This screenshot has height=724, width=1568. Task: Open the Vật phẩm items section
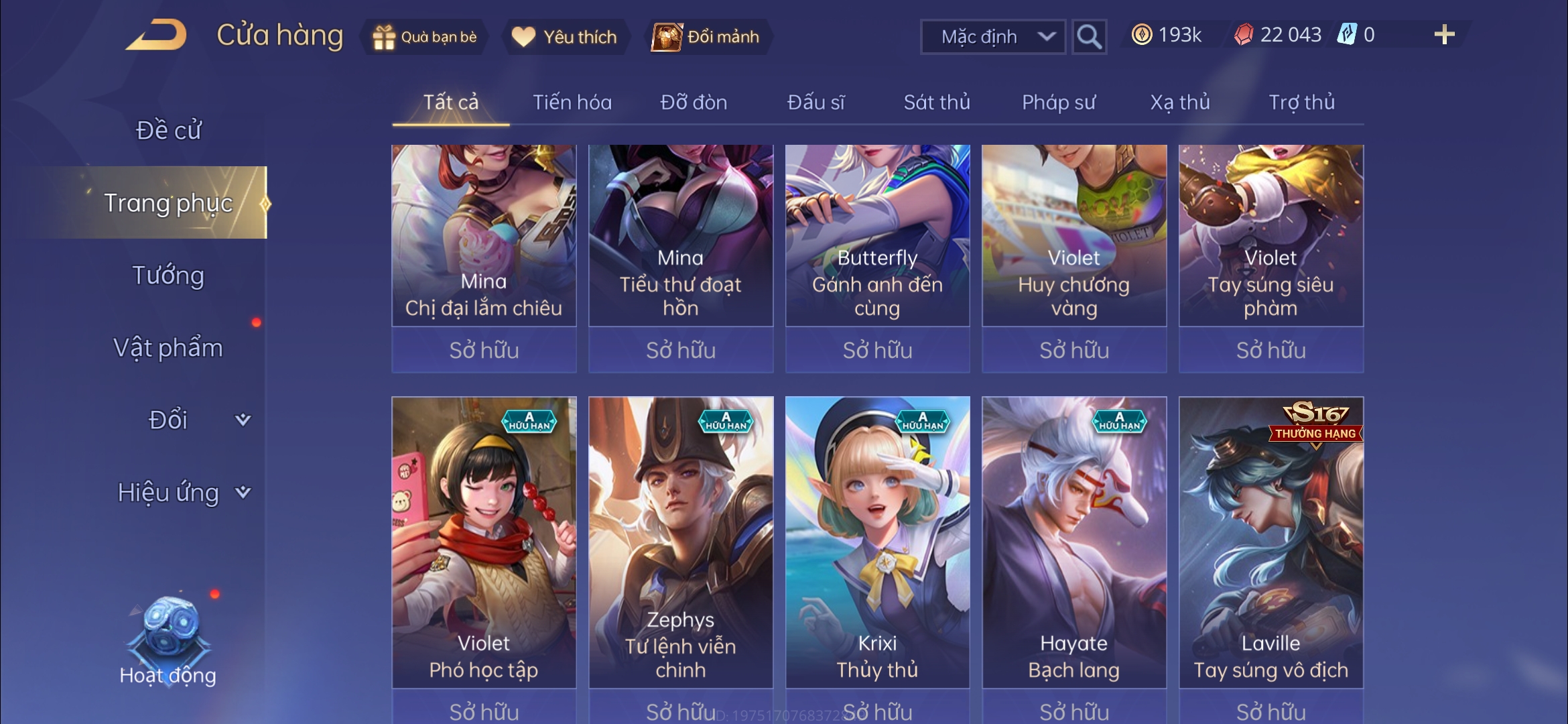[x=168, y=348]
